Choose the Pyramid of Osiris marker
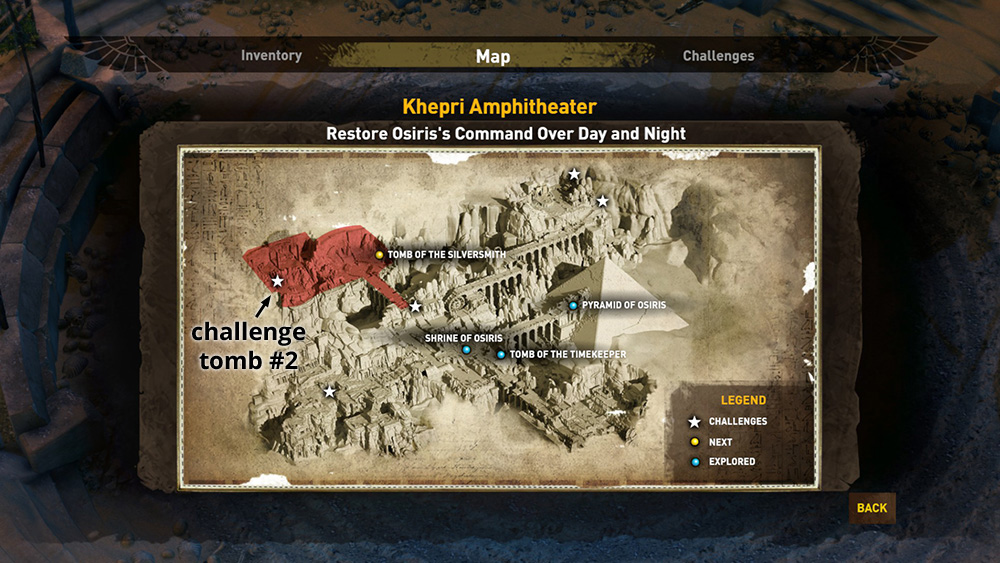The image size is (1000, 563). click(x=573, y=305)
